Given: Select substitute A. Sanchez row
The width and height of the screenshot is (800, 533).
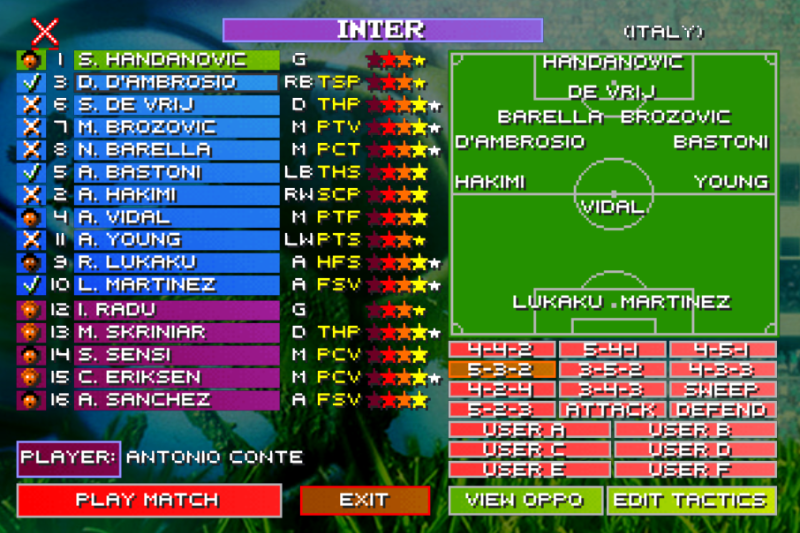Looking at the screenshot, I should tap(160, 400).
